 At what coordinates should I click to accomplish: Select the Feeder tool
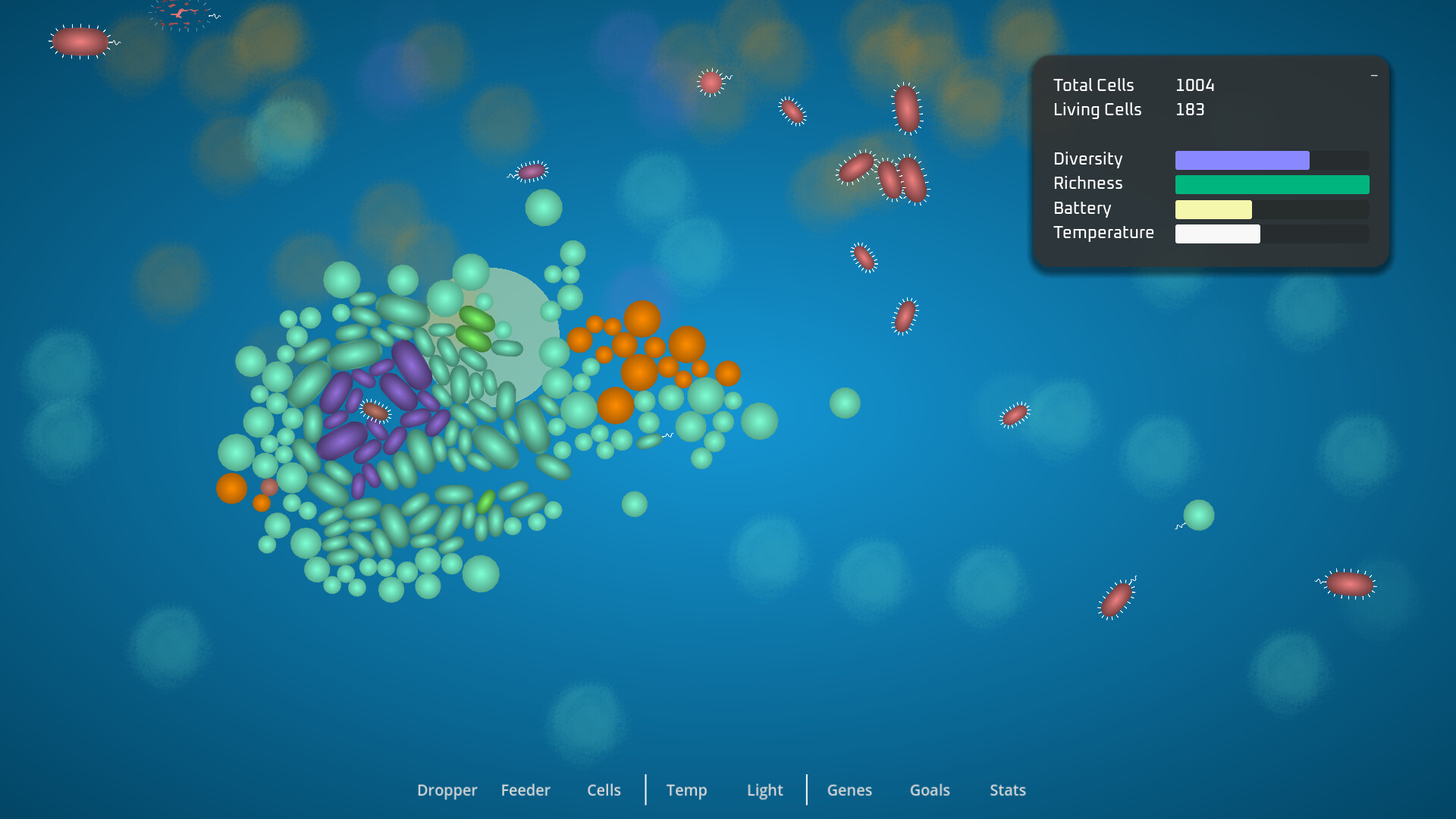pyautogui.click(x=526, y=790)
